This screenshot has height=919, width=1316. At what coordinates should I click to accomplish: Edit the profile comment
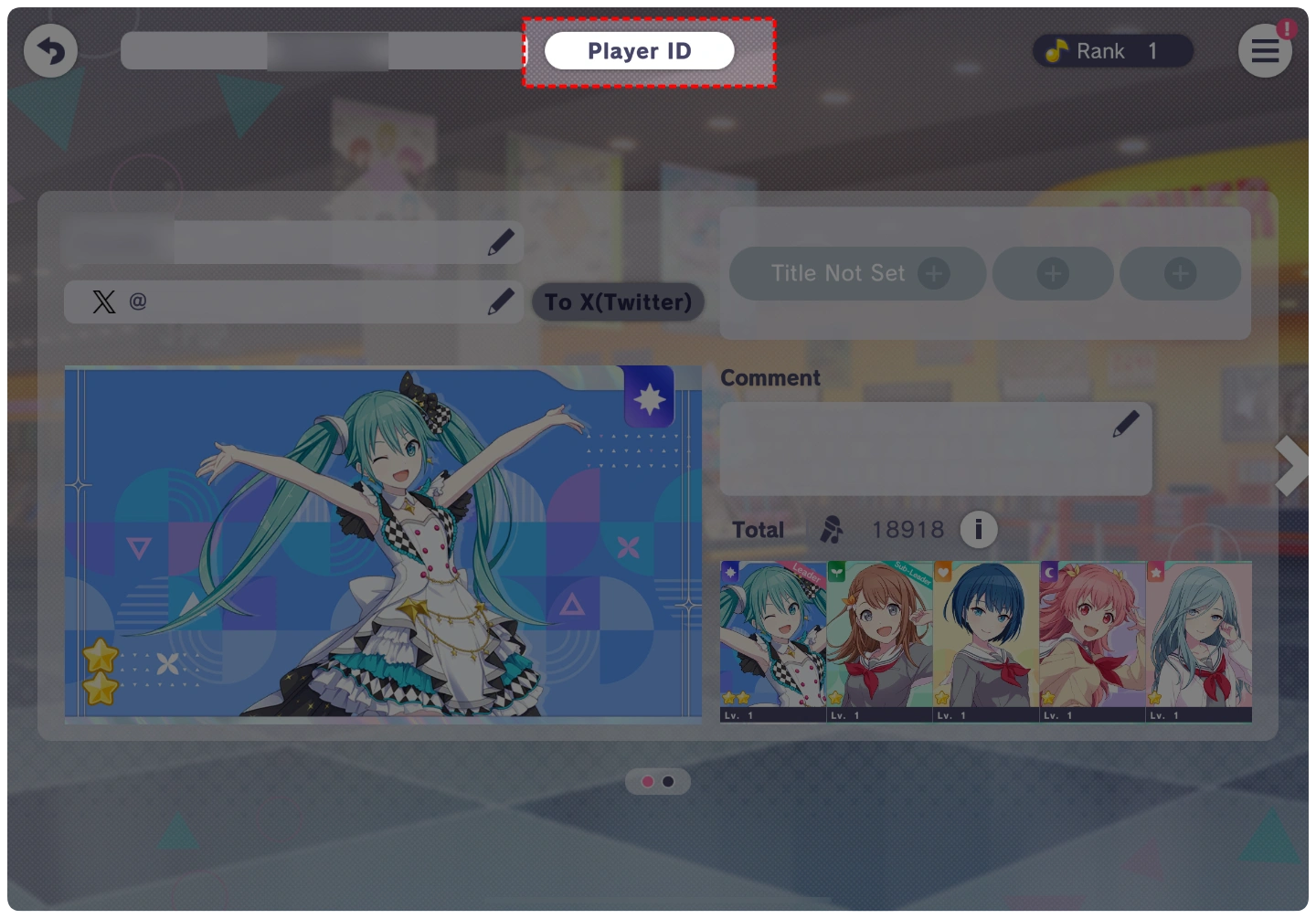point(1125,424)
